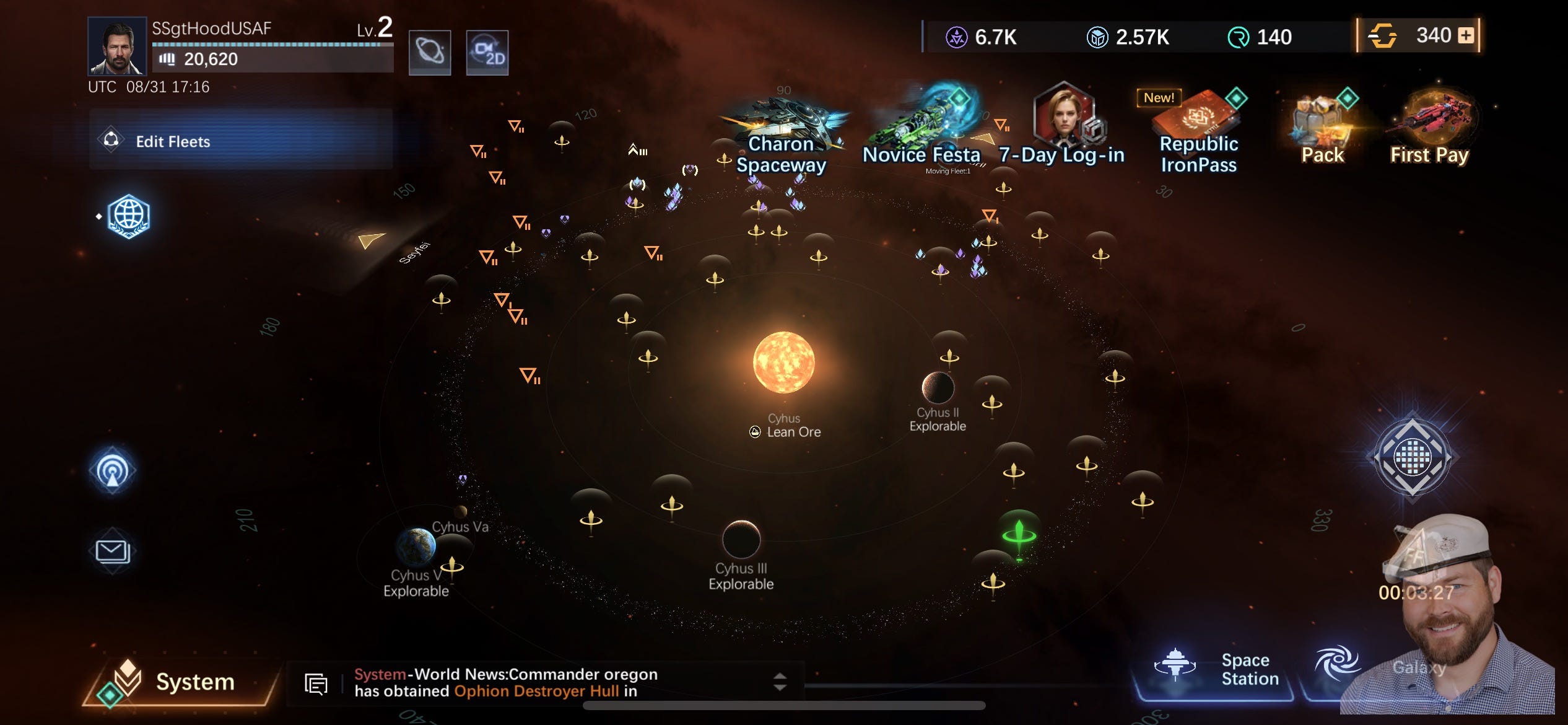
Task: Select the green highlighted base marker
Action: point(1019,533)
